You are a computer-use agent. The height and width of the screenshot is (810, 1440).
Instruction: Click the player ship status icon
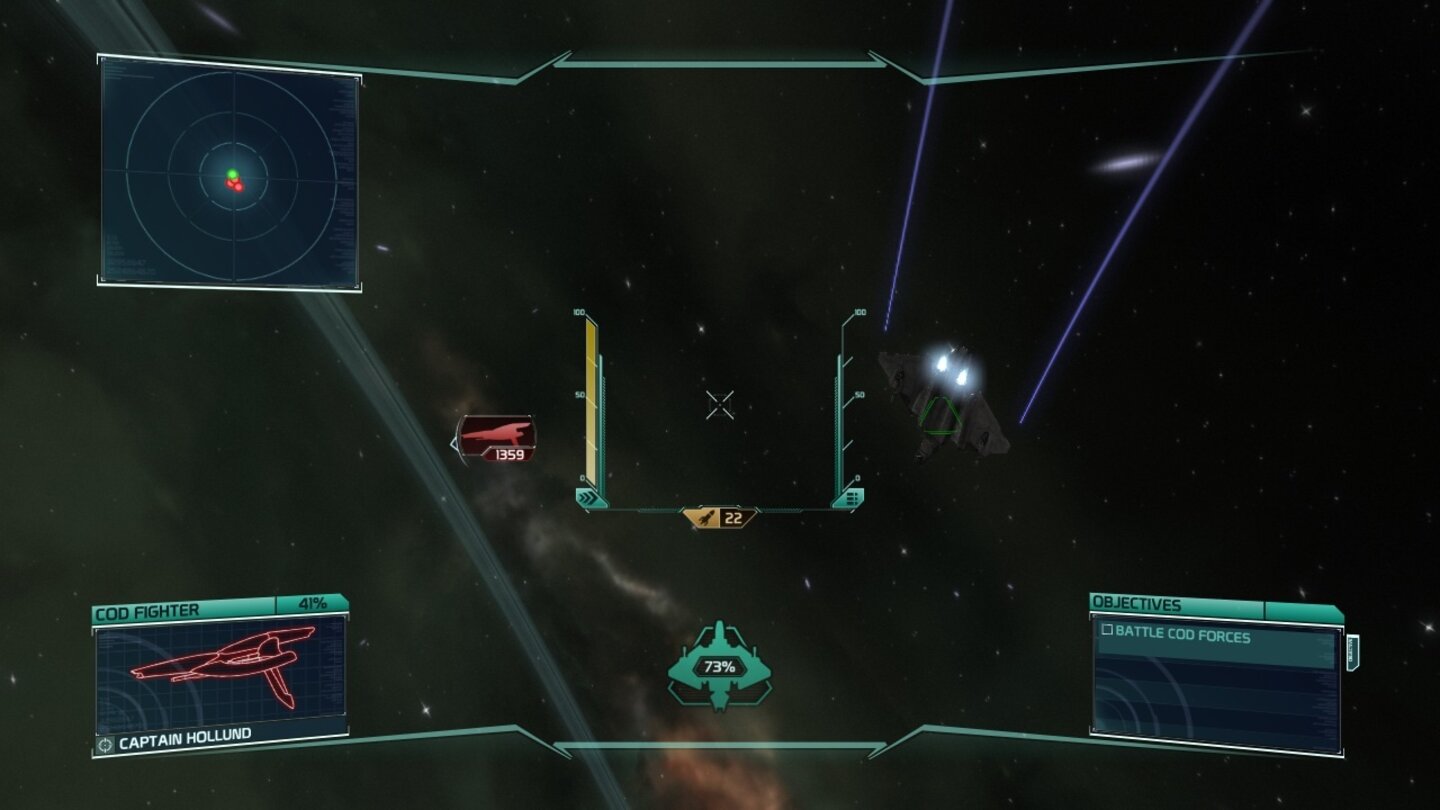[x=719, y=665]
